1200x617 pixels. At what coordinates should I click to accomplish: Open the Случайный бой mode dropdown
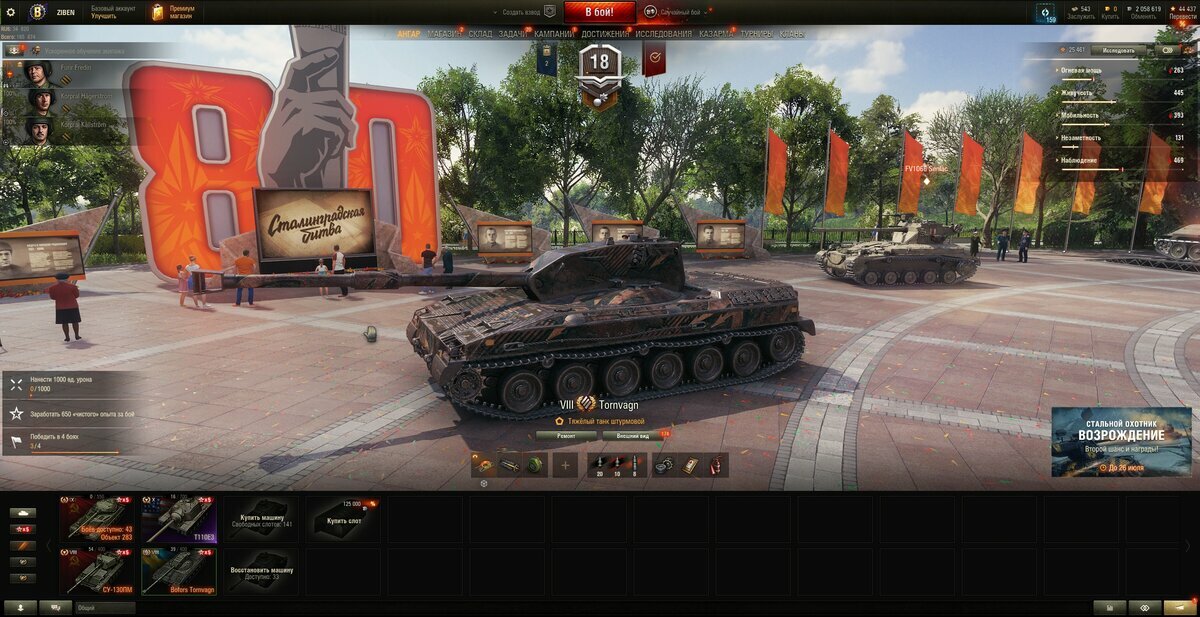pos(678,12)
